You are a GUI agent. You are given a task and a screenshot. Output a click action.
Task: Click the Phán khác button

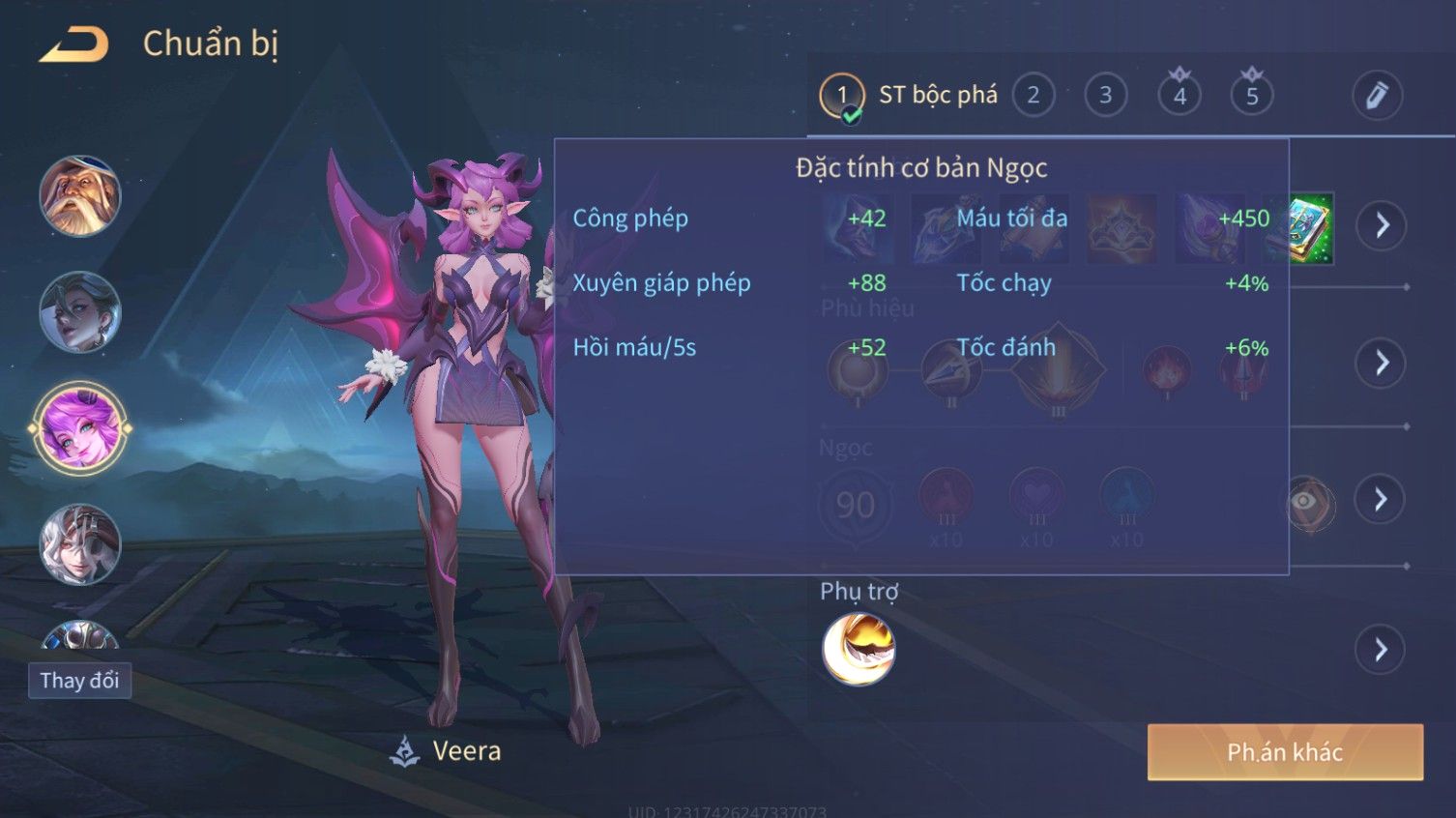(1285, 752)
